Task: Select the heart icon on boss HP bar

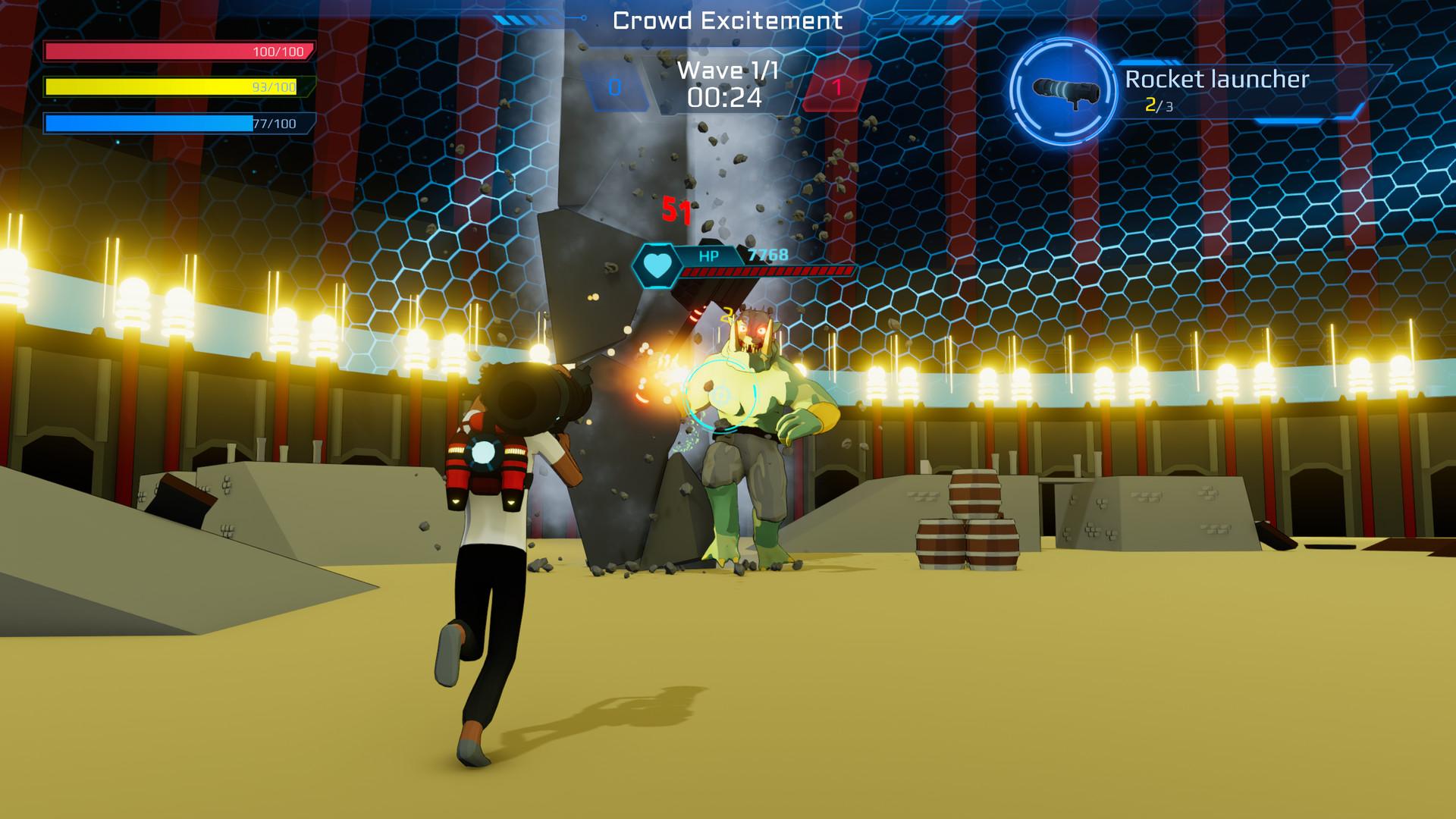Action: click(659, 265)
